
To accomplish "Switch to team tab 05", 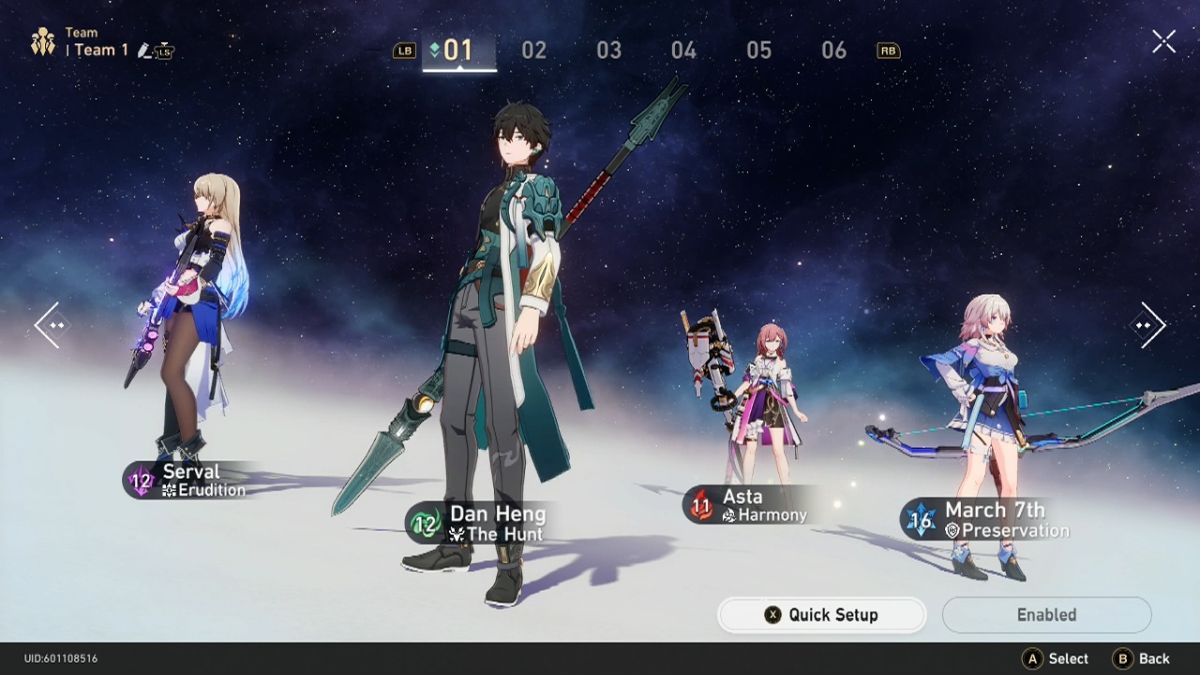I will click(759, 50).
